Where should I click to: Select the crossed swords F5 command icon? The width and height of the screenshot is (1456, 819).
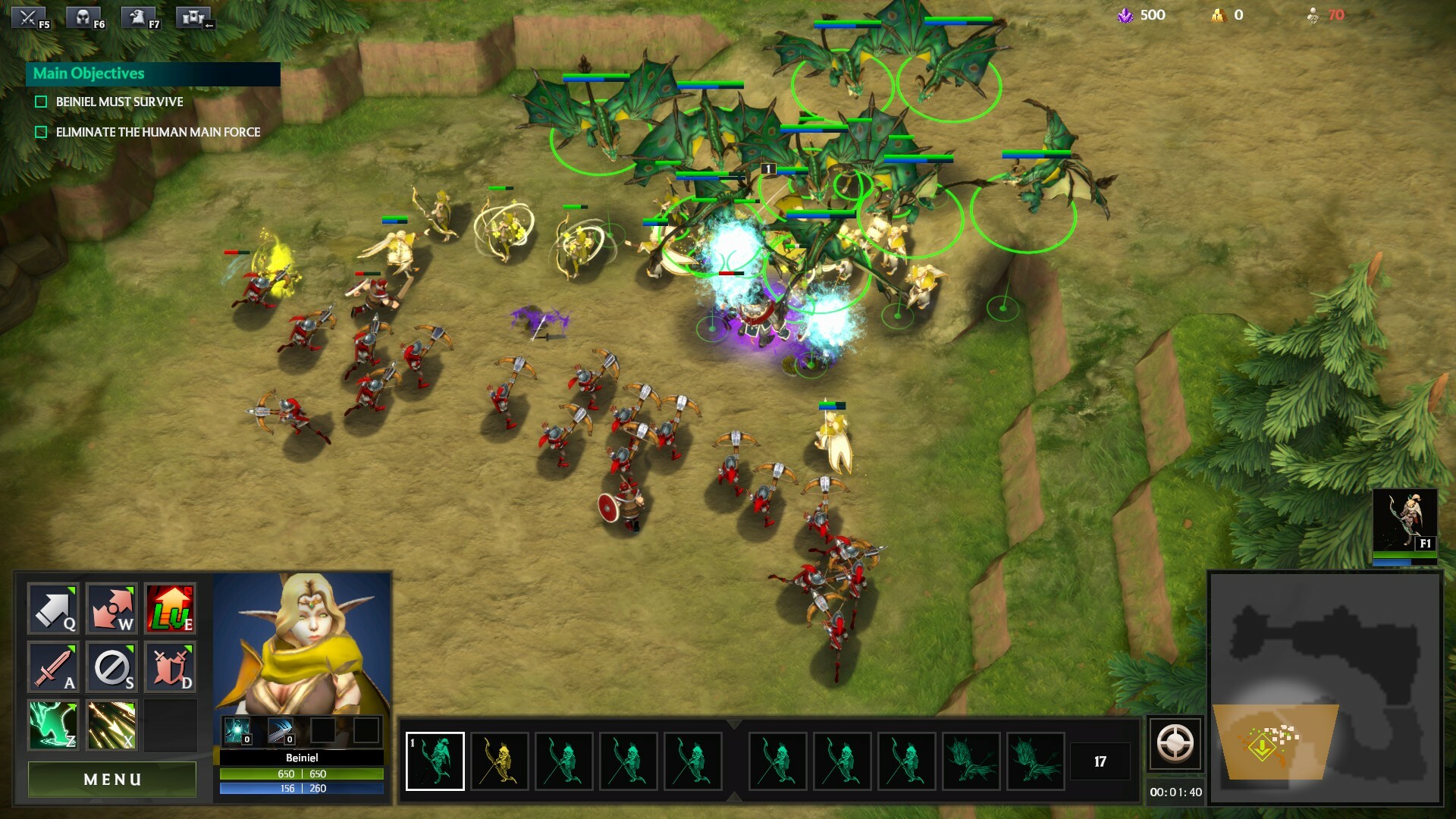click(x=28, y=17)
